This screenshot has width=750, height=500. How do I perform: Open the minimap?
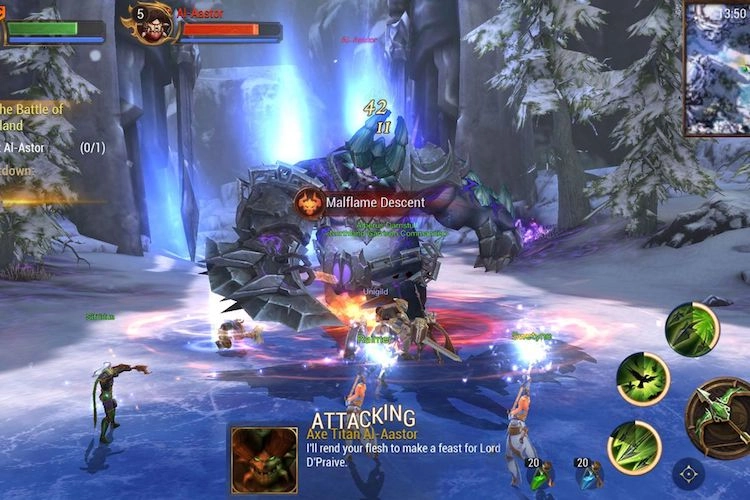pos(717,68)
